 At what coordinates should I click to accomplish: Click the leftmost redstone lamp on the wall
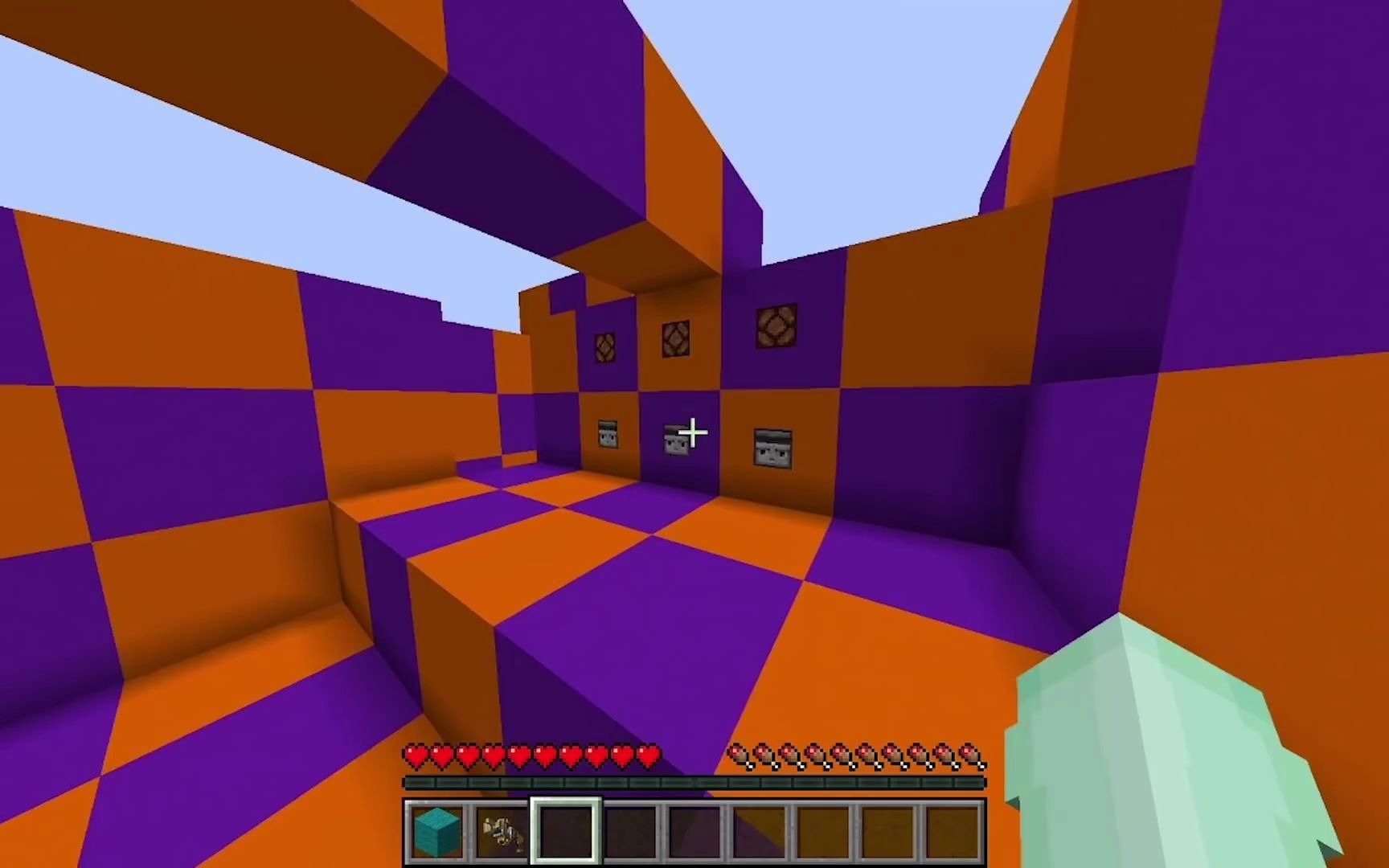pos(605,347)
